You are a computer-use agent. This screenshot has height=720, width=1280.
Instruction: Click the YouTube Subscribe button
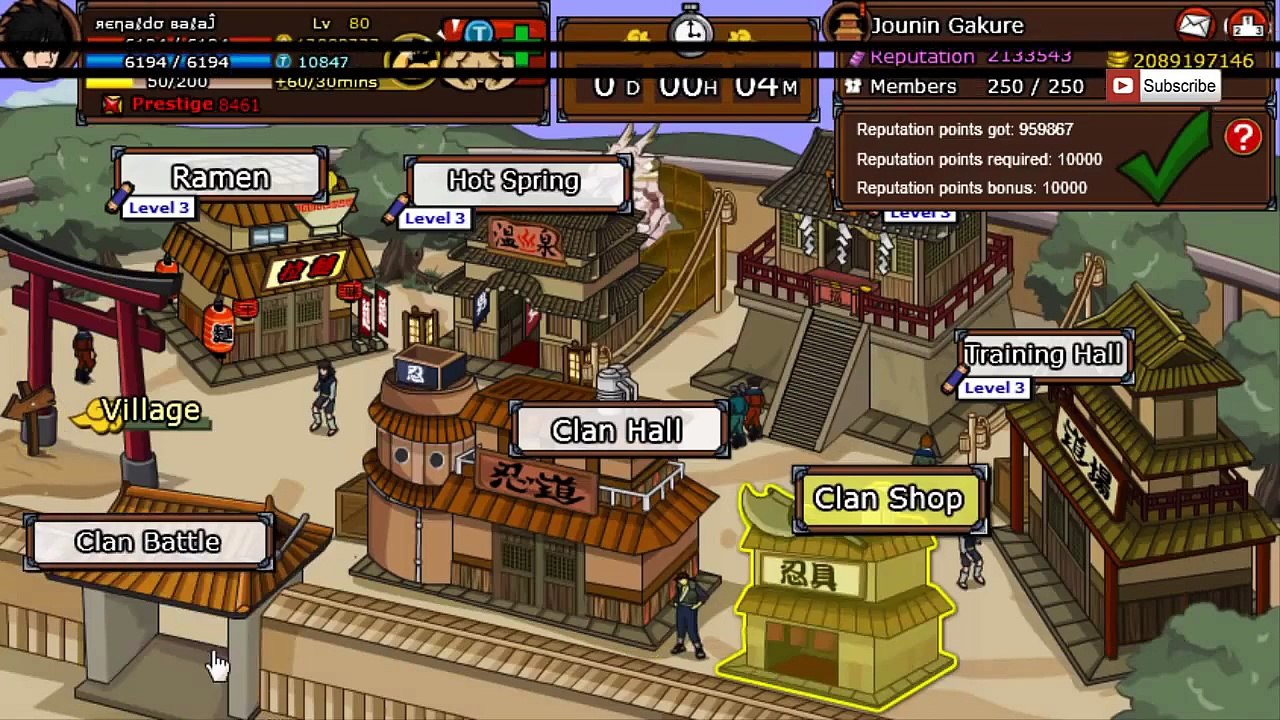pyautogui.click(x=1163, y=86)
